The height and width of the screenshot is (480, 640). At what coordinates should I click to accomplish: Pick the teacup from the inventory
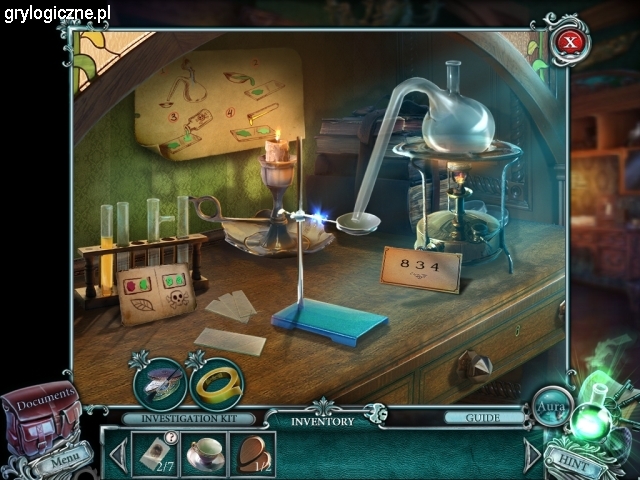(205, 454)
